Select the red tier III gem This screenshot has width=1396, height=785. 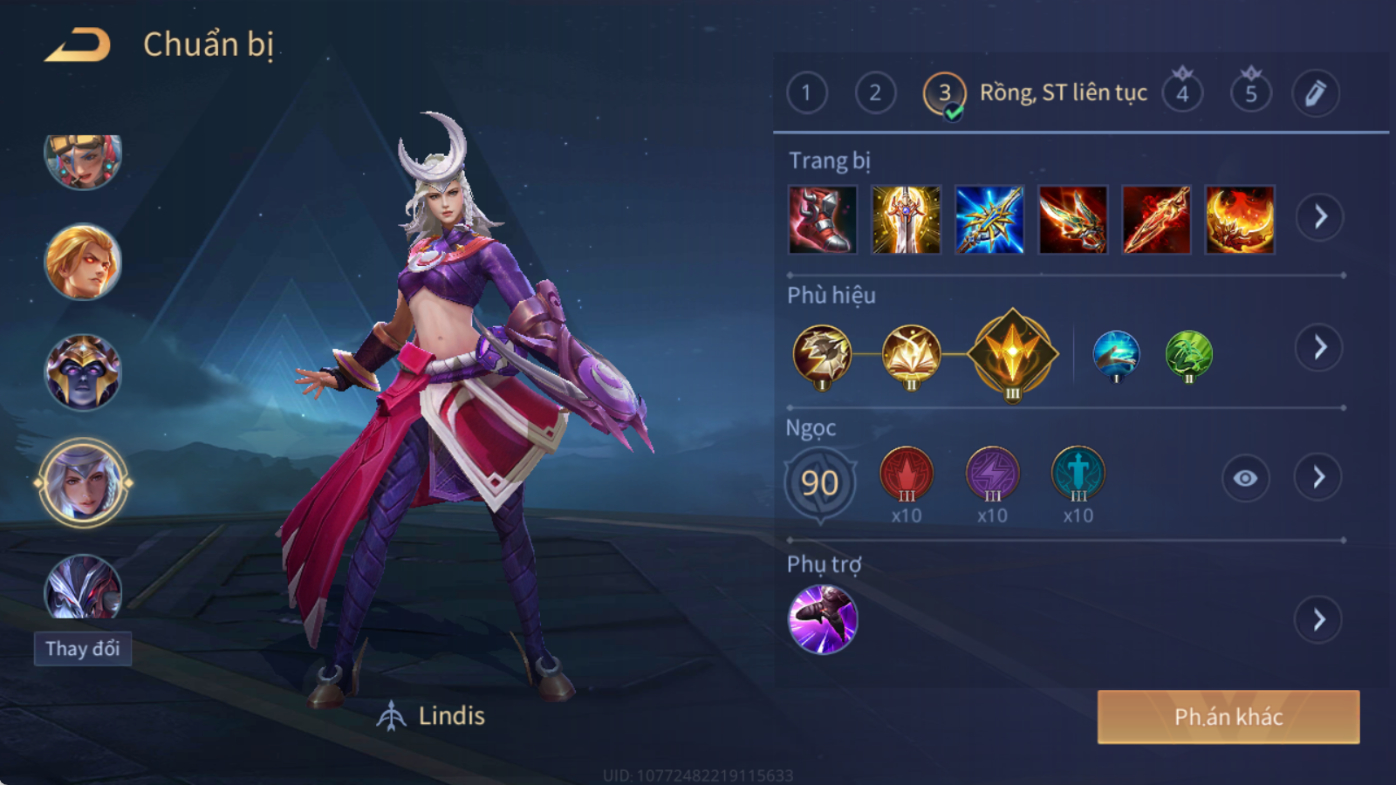click(x=906, y=474)
